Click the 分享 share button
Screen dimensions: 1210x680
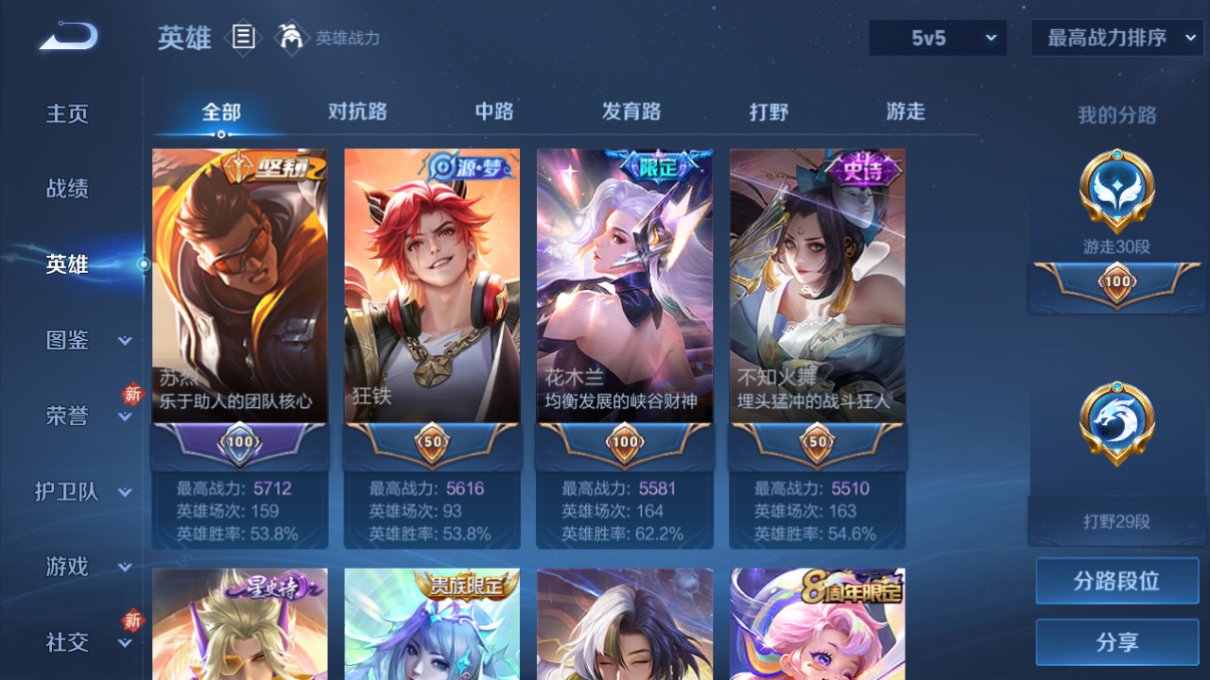(1117, 642)
